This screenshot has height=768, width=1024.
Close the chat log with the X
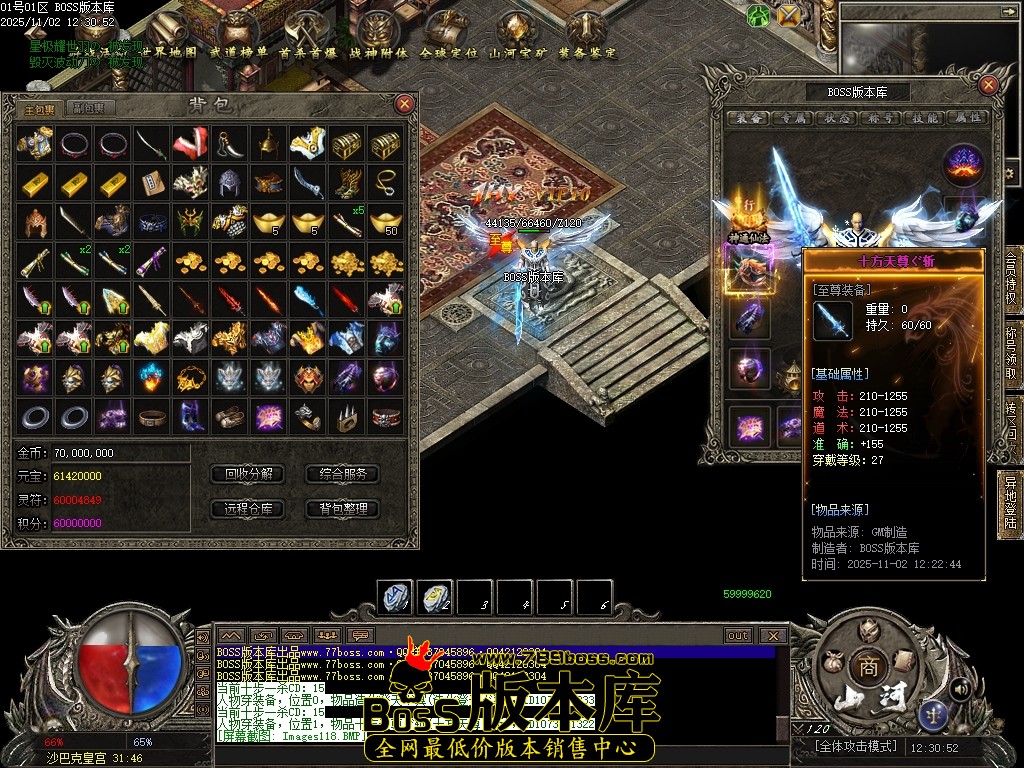773,635
